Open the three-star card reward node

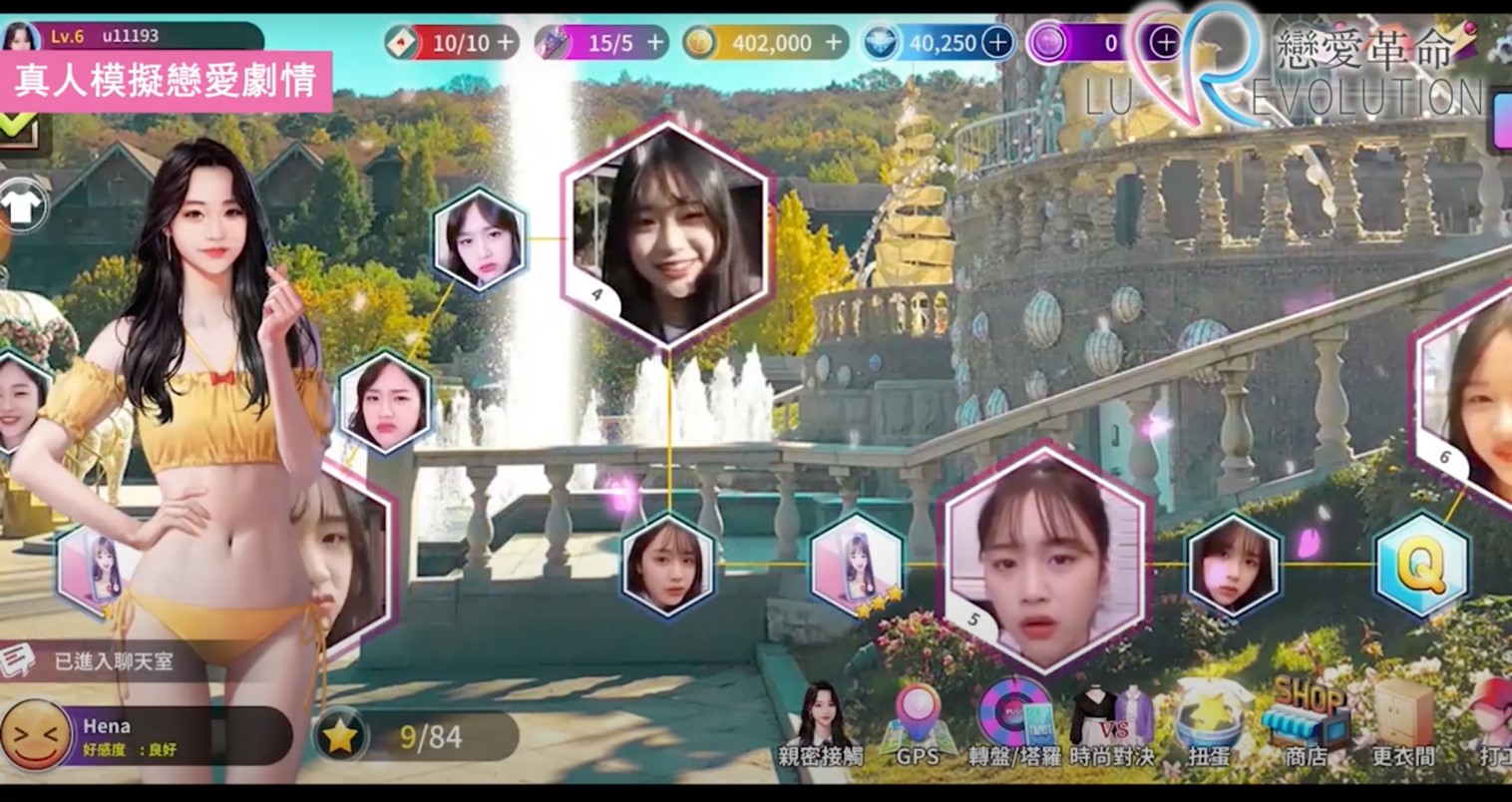(857, 566)
